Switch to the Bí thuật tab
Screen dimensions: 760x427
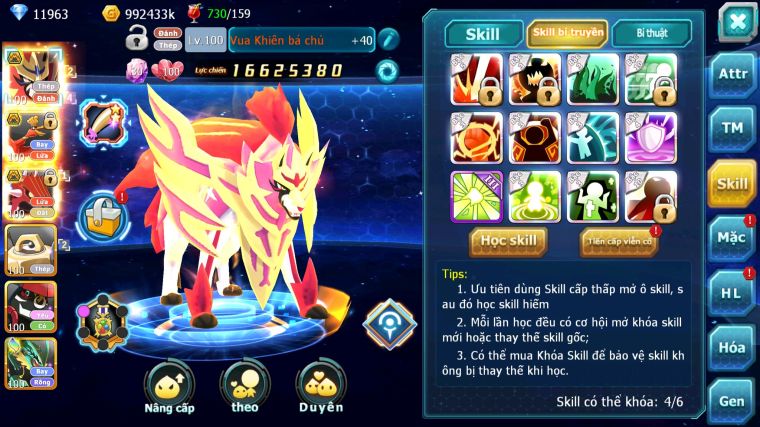(x=651, y=33)
